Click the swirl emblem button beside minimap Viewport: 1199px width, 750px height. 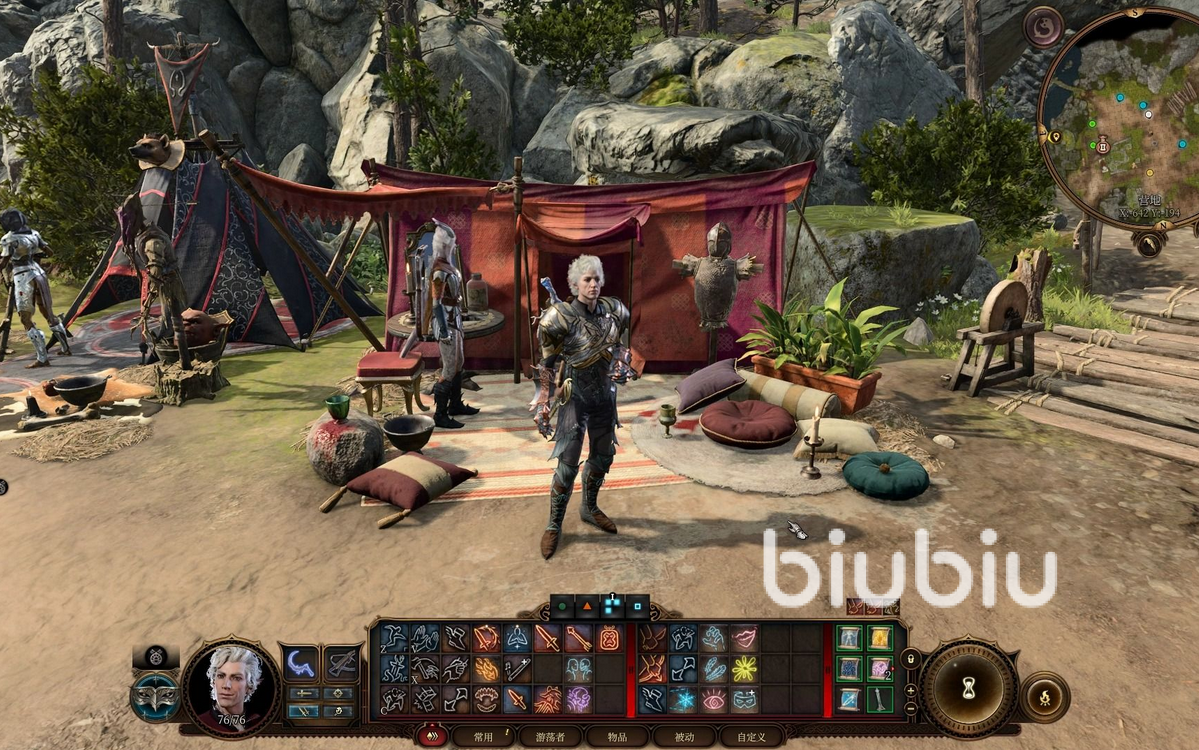[x=1043, y=27]
